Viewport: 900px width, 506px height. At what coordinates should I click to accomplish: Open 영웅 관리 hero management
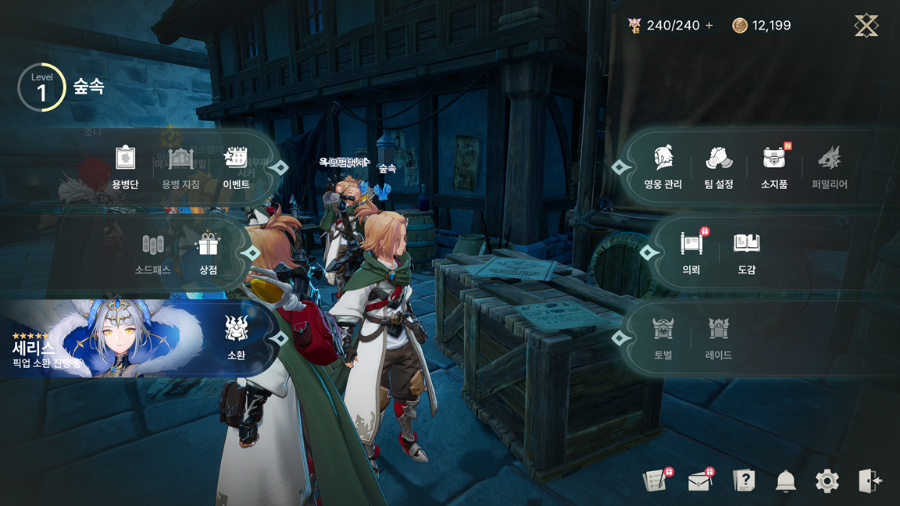(x=663, y=166)
